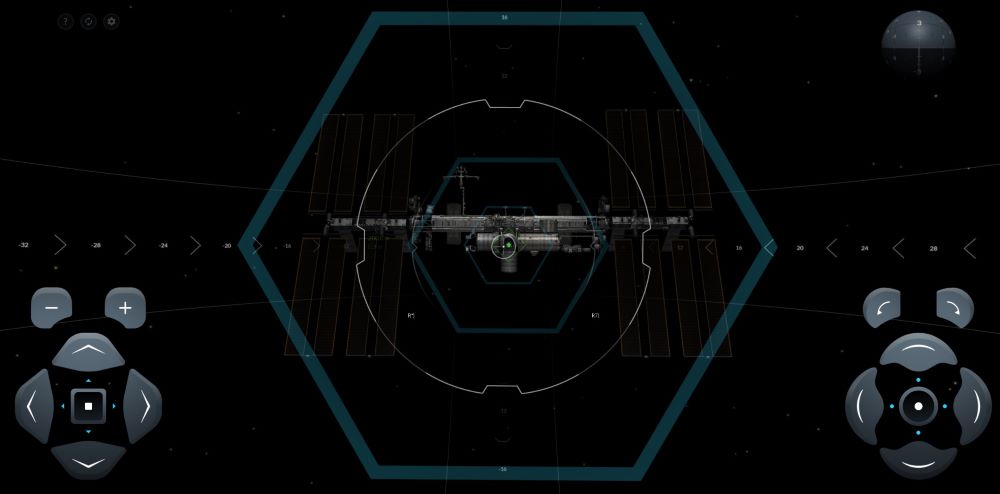Screen dimensions: 1000x494
Task: Click the globe attitude indicator
Action: tap(918, 45)
